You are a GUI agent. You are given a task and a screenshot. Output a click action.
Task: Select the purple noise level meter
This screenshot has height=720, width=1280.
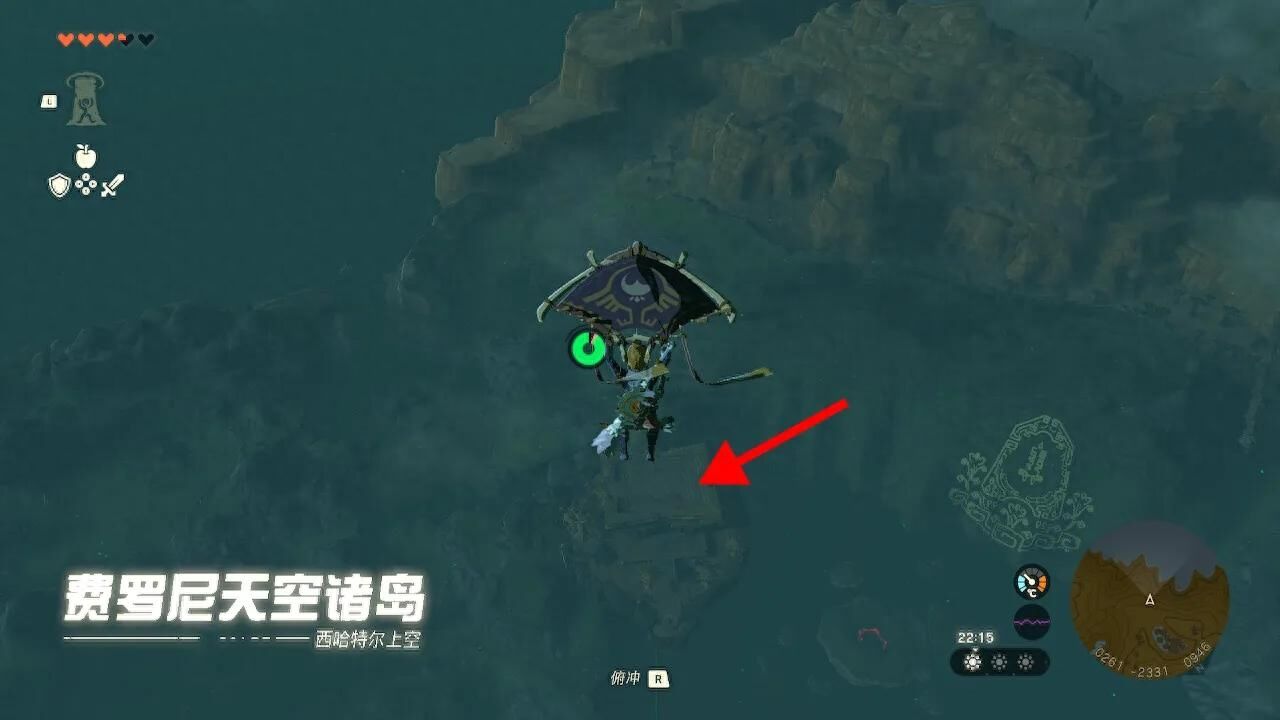(x=1031, y=621)
